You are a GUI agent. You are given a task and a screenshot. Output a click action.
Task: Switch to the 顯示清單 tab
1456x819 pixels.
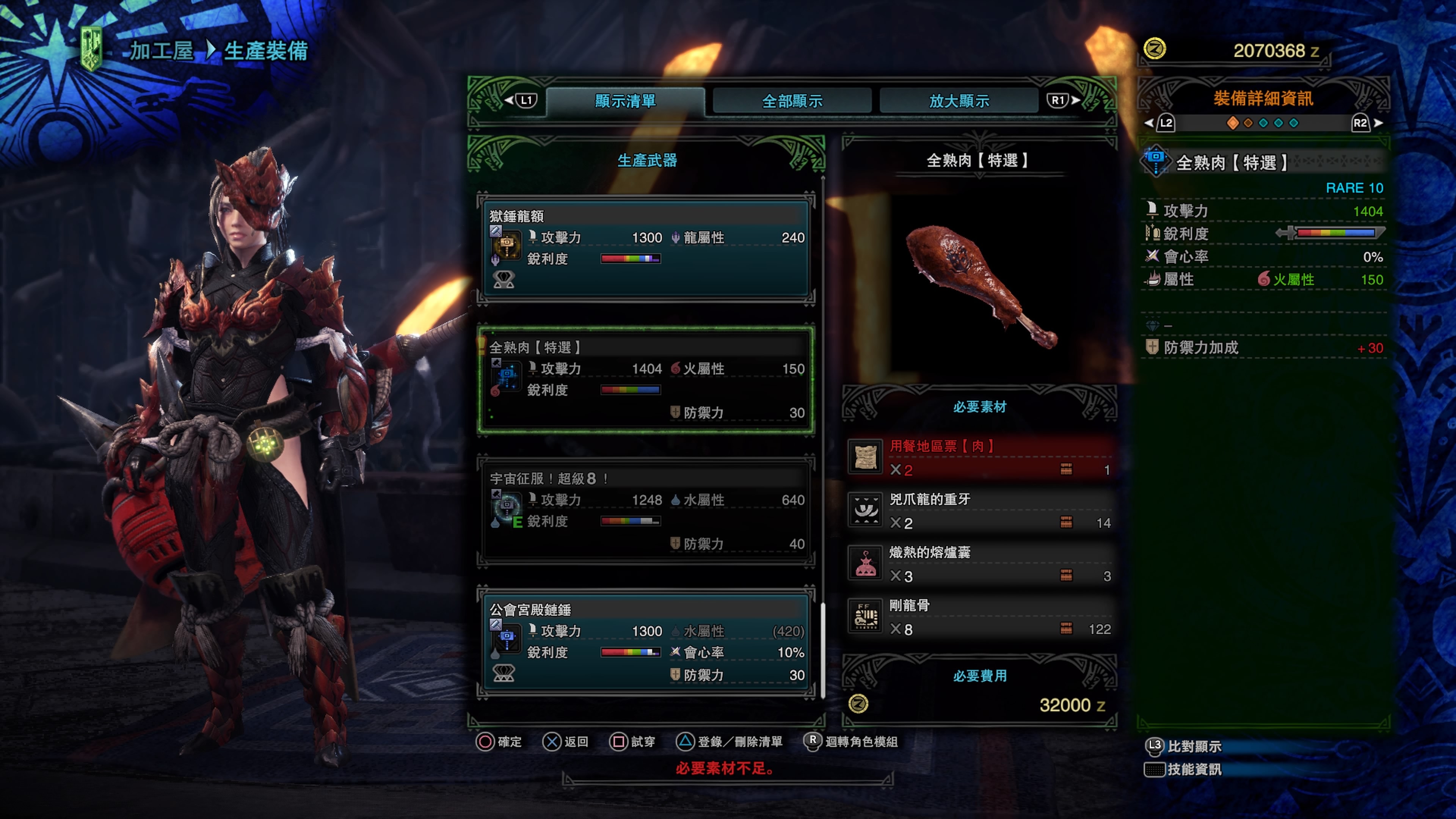click(x=625, y=101)
